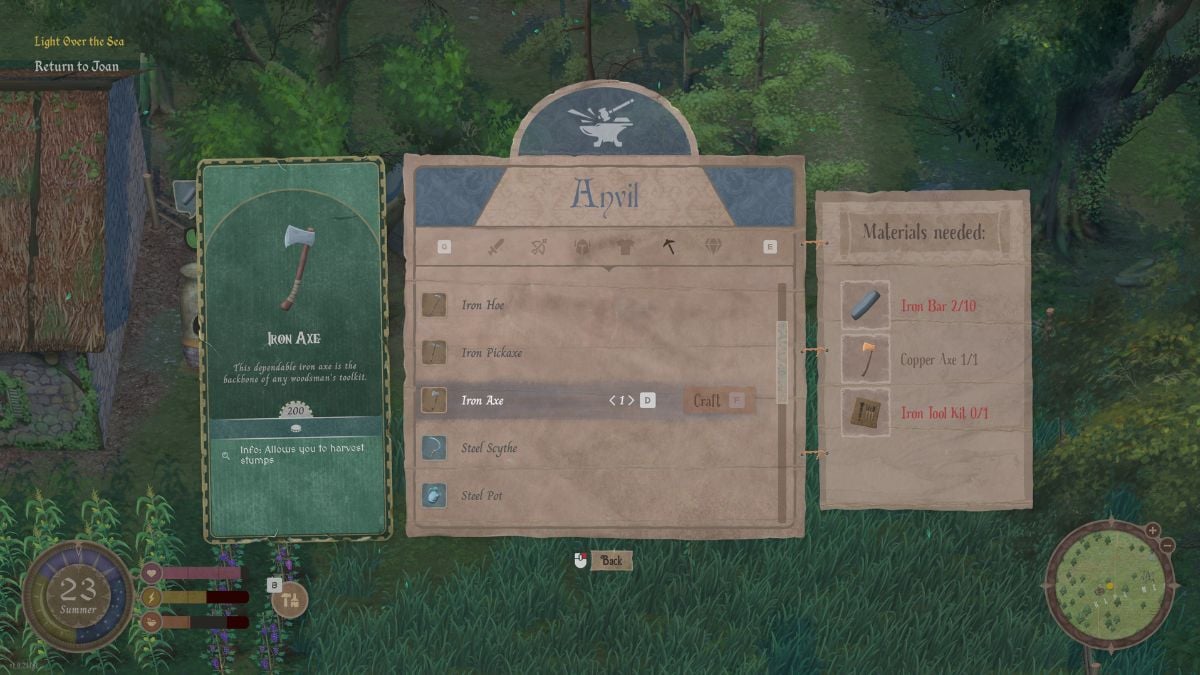Zoom in the minimap
This screenshot has height=675, width=1200.
point(1153,530)
